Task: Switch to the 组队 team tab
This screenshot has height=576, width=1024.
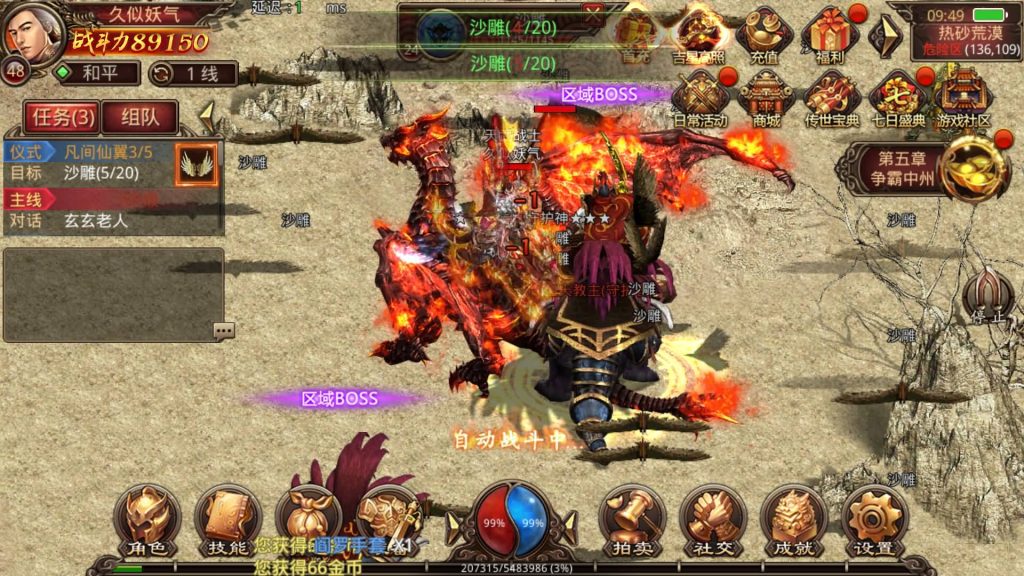Action: 138,117
